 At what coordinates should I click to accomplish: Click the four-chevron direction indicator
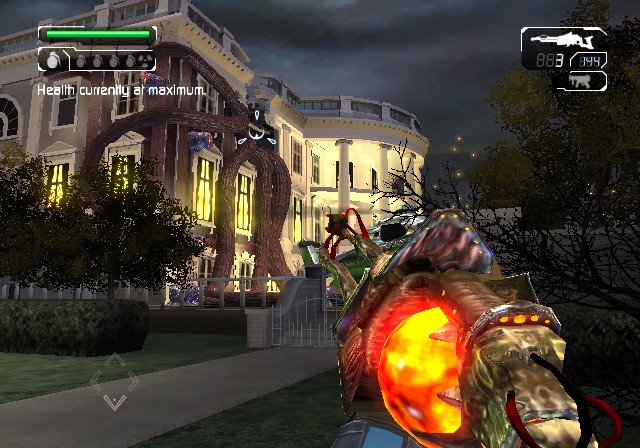click(x=115, y=381)
